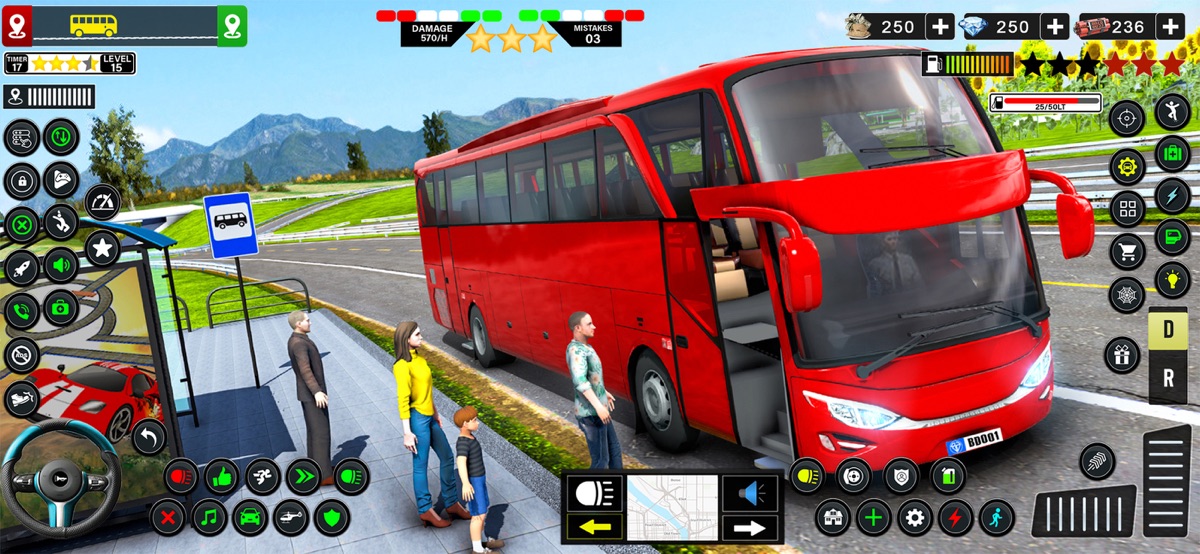Claim the gift box reward
Image resolution: width=1200 pixels, height=554 pixels.
(1122, 355)
